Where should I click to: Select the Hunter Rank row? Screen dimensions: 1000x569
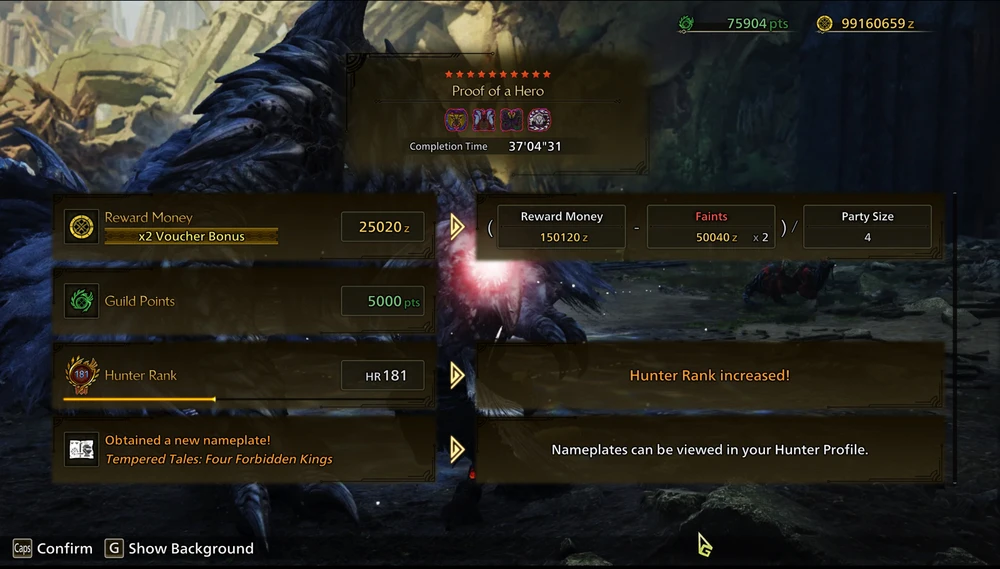(x=244, y=376)
